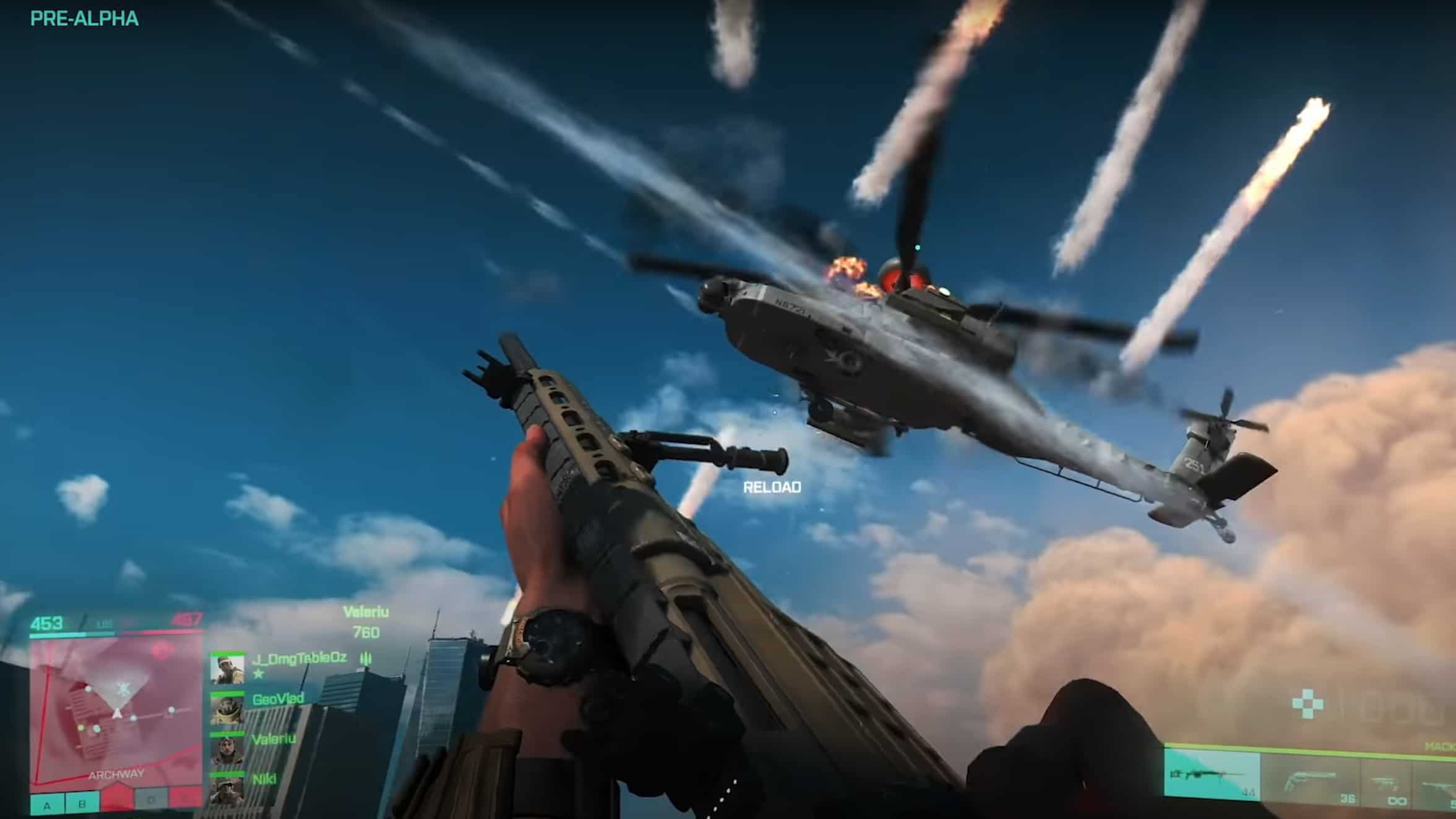
Task: Select the sawed-off shotgun weapon slot
Action: click(x=1310, y=780)
